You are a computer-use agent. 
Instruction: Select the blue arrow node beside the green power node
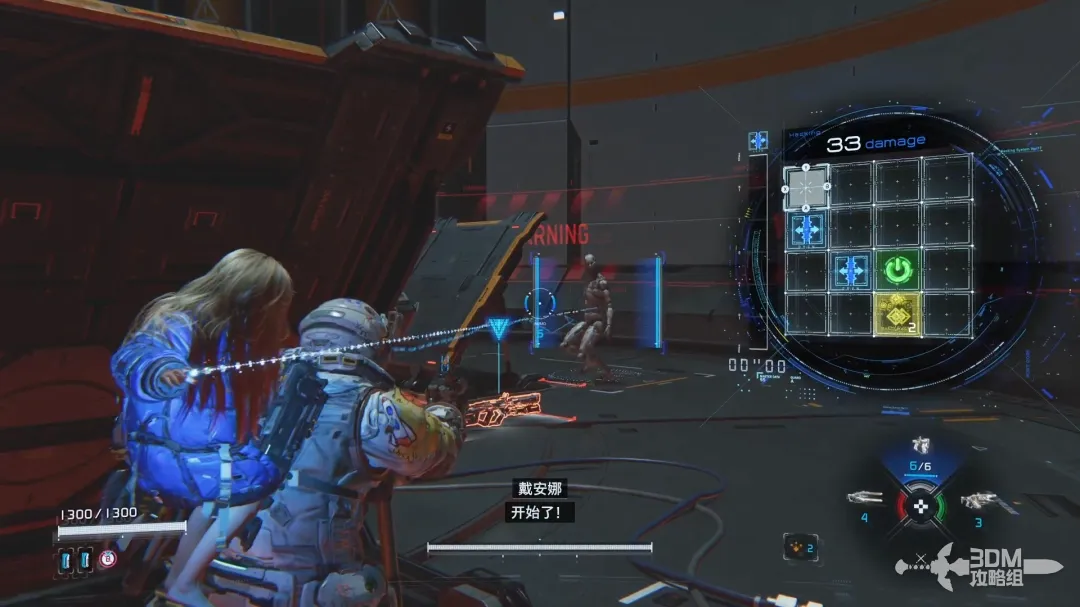pyautogui.click(x=852, y=270)
